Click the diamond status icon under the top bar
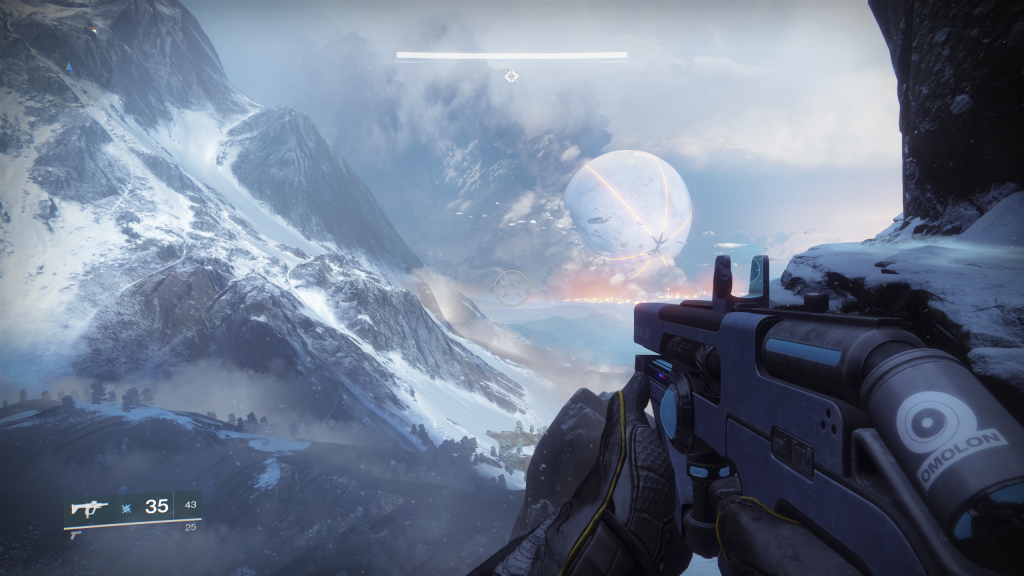The width and height of the screenshot is (1024, 576). [511, 75]
